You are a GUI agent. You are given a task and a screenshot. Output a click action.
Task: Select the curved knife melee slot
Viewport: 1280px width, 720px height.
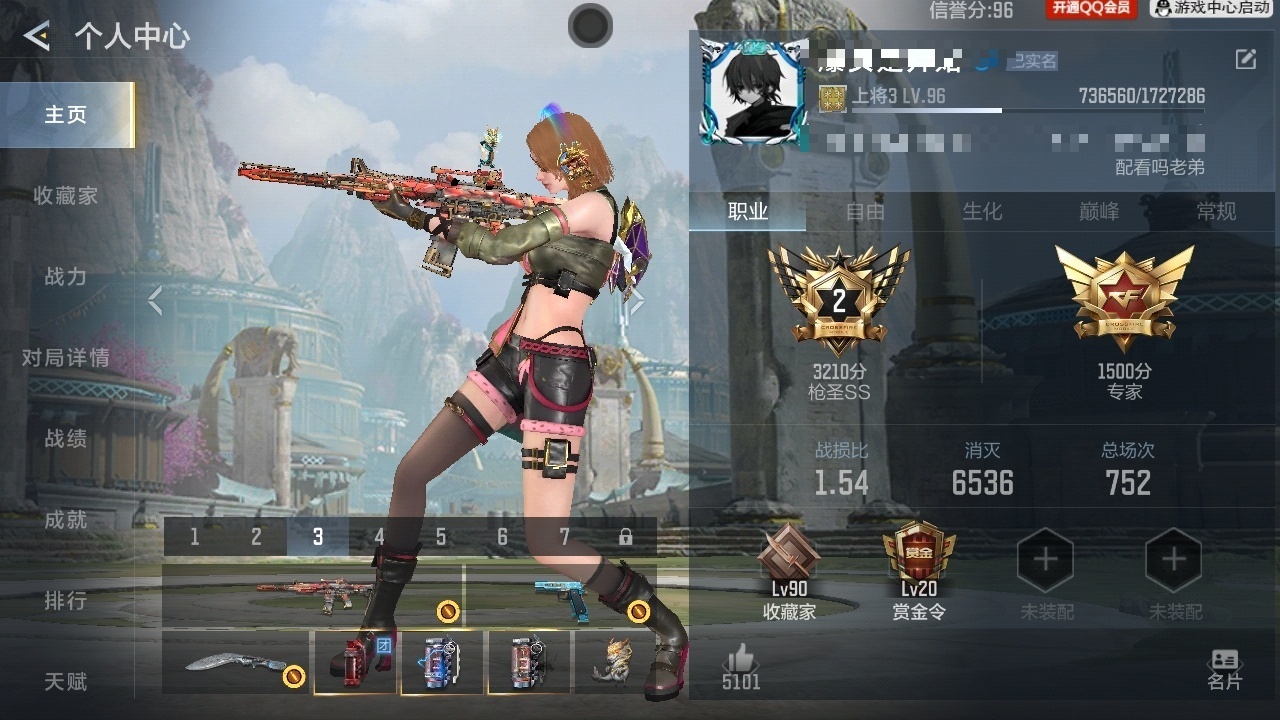click(237, 663)
